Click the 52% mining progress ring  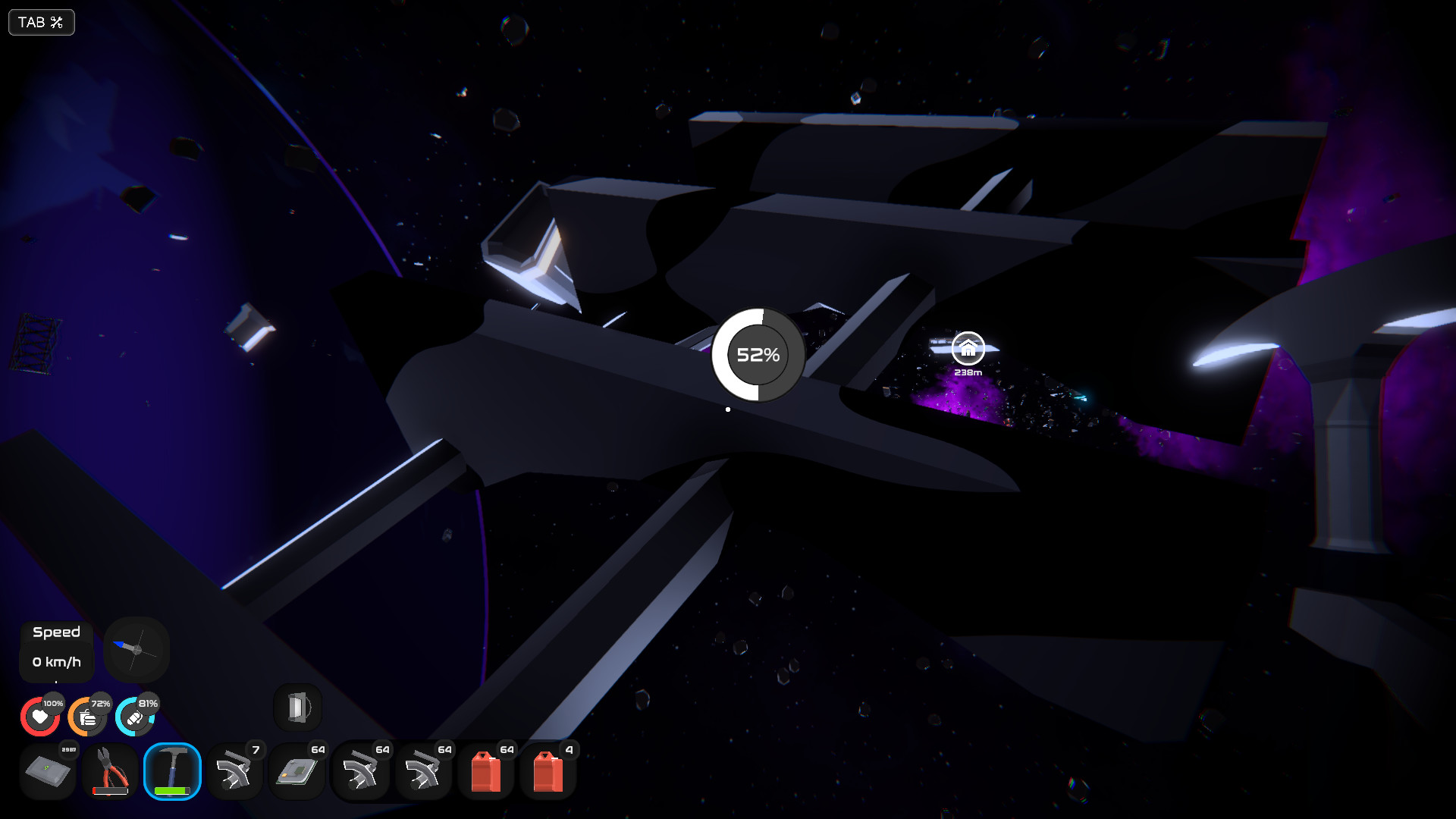tap(758, 353)
